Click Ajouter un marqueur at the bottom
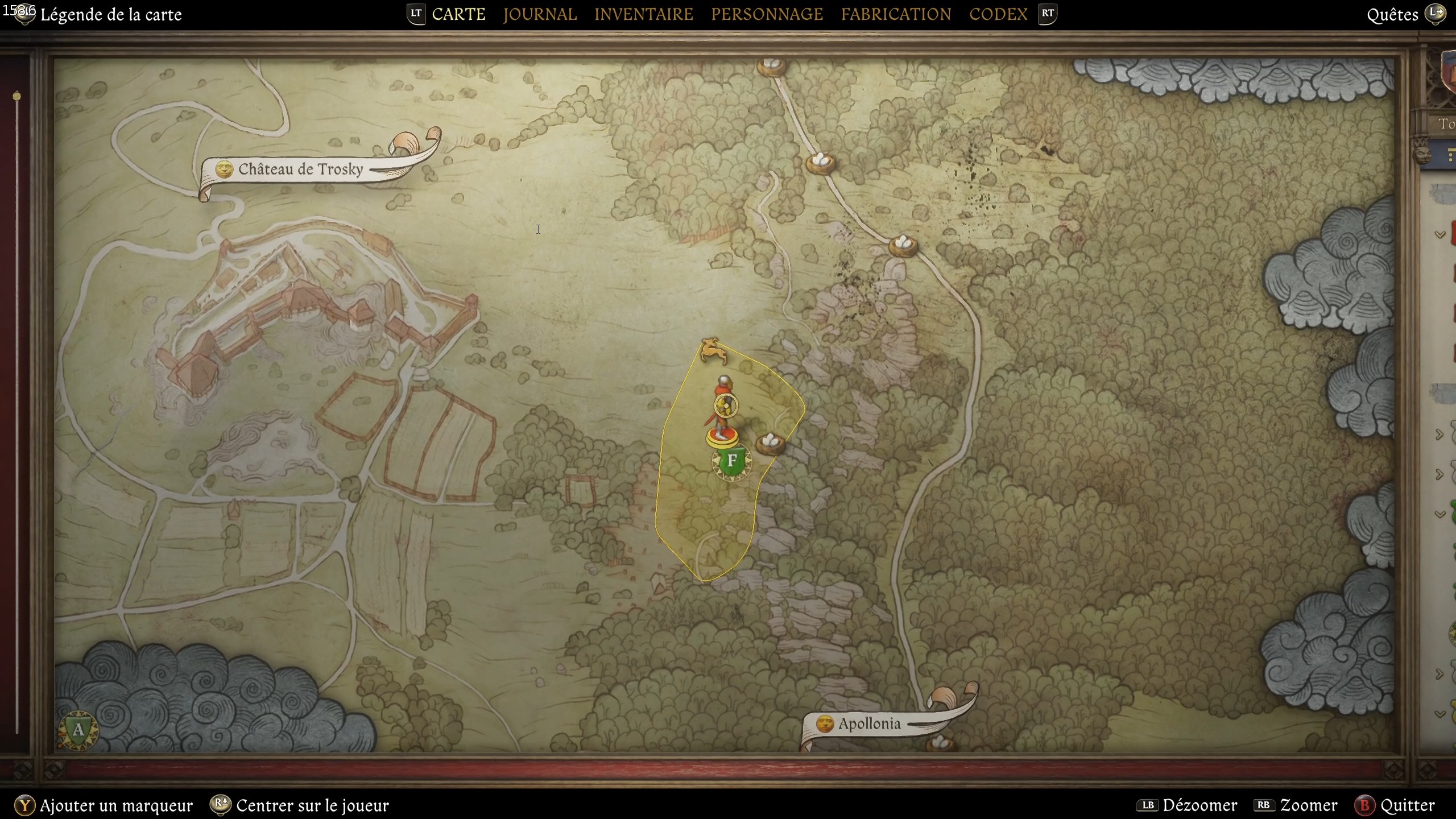The image size is (1456, 819). [116, 805]
